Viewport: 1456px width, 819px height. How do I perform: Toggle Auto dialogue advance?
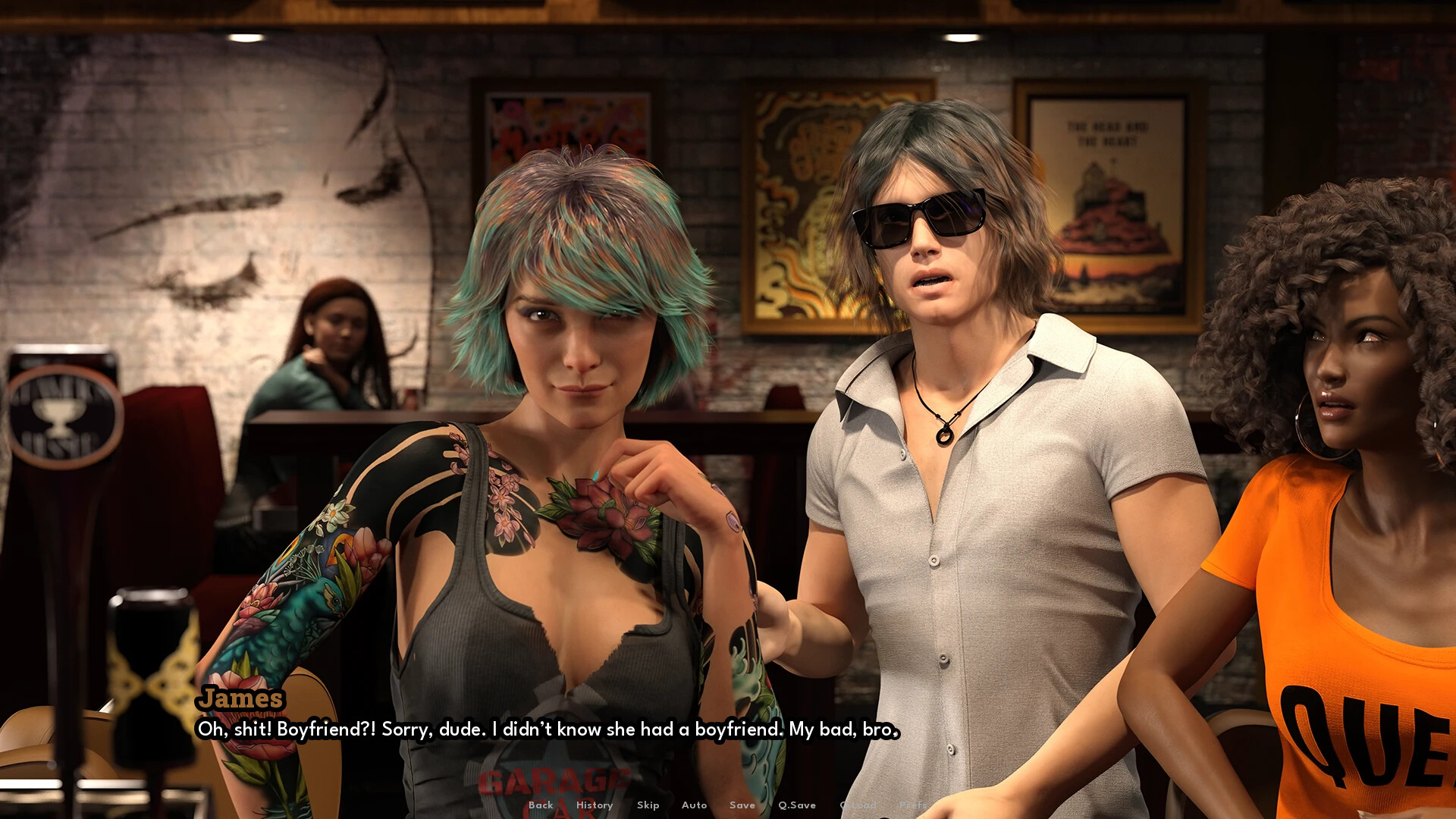click(694, 805)
